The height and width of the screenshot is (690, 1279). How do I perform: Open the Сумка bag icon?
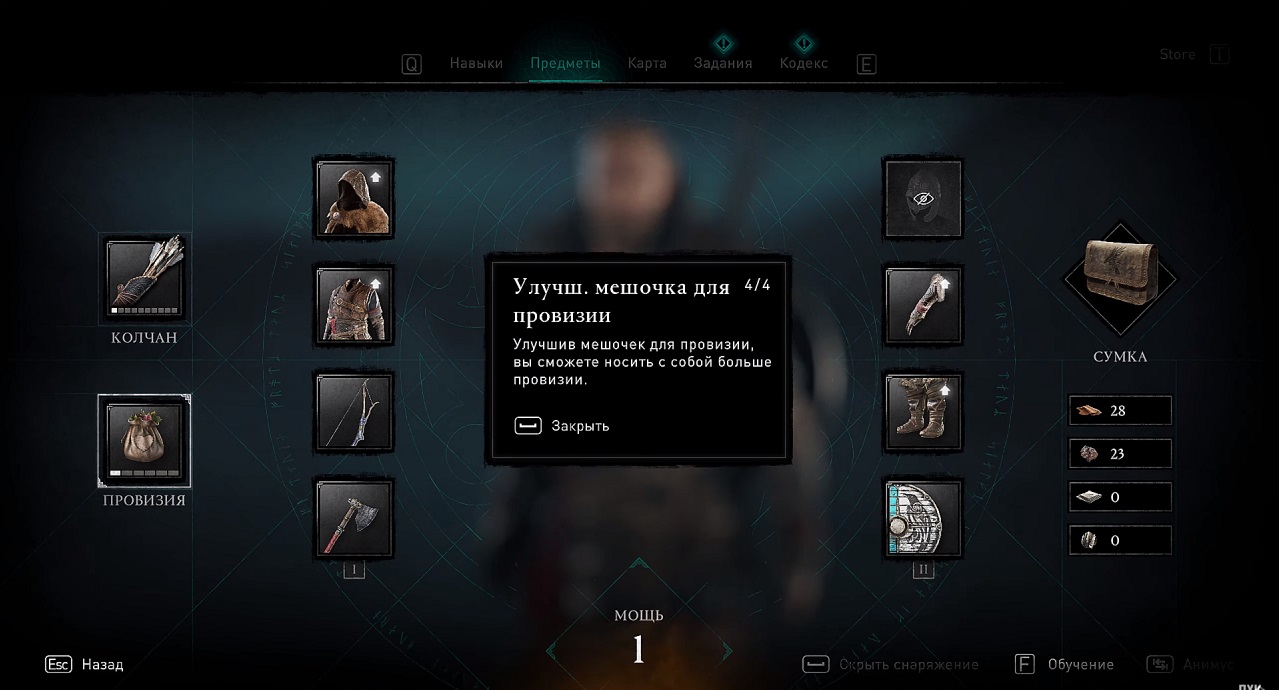point(1119,277)
